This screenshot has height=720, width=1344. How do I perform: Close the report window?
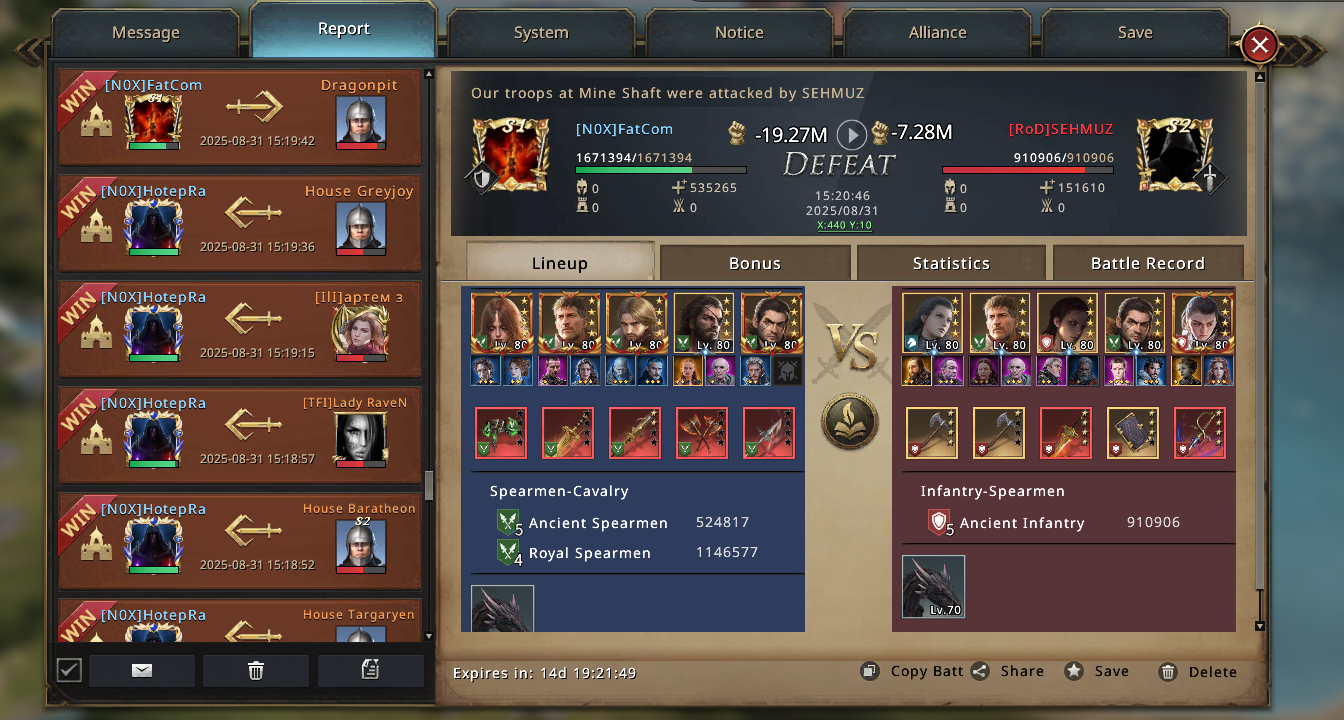(1260, 45)
